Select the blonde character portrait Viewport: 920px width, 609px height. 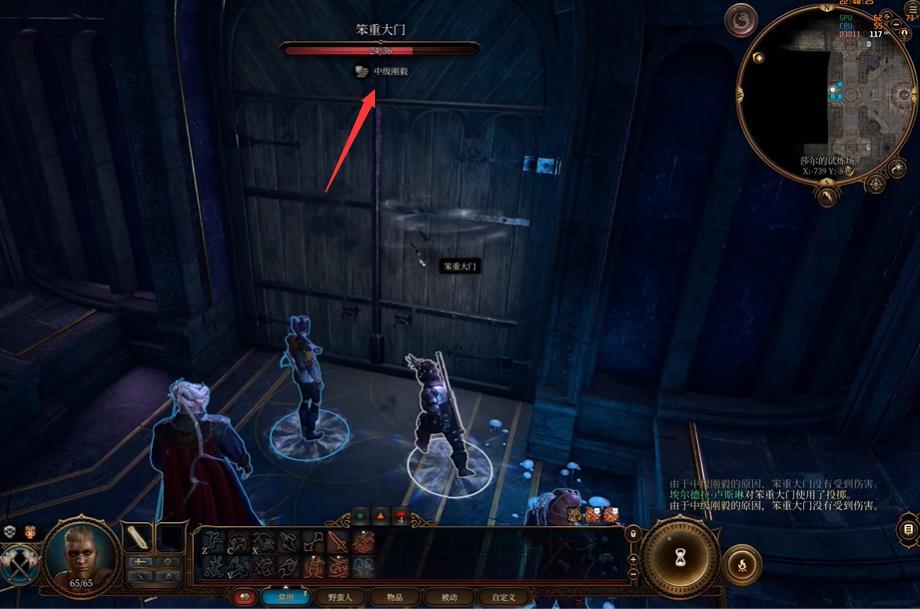[83, 553]
